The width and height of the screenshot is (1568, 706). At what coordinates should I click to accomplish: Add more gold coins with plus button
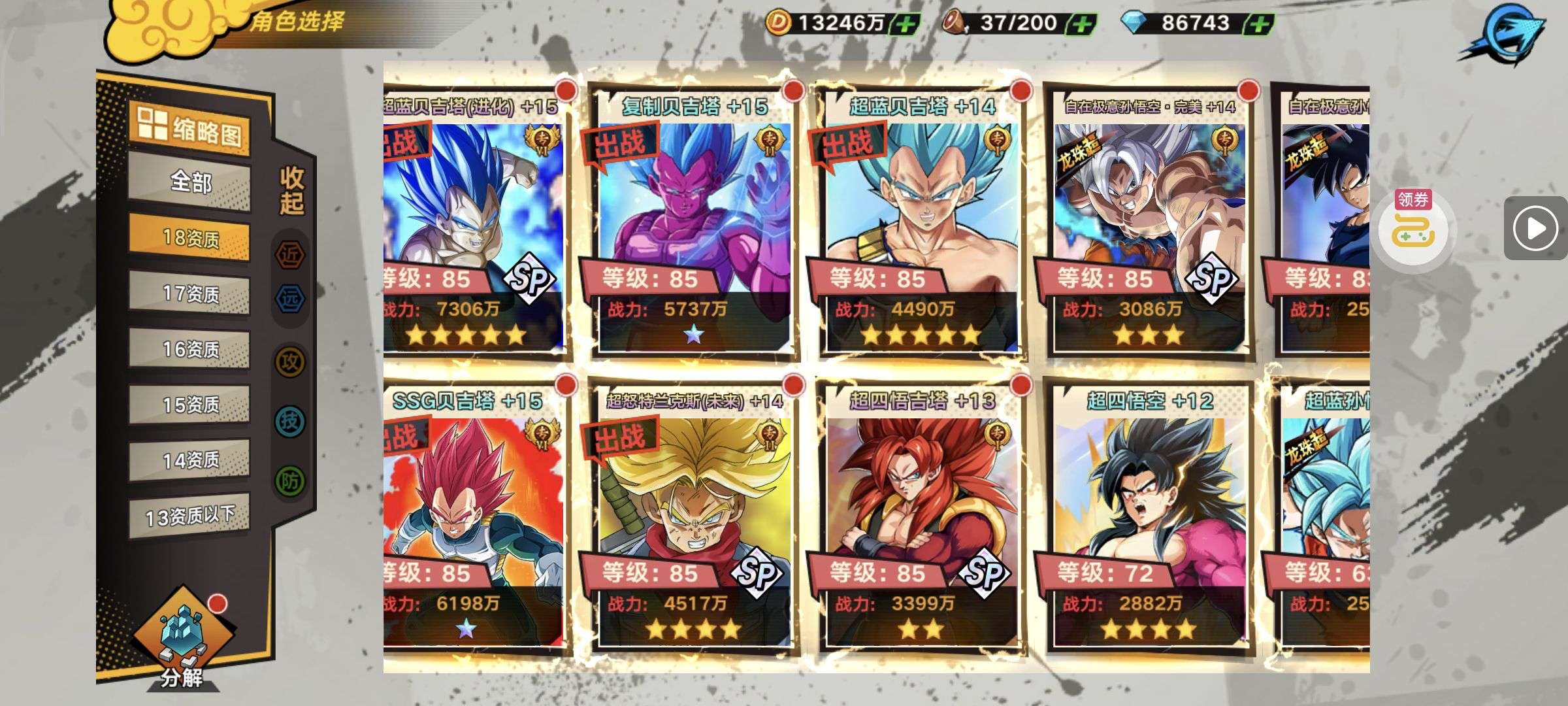pyautogui.click(x=906, y=24)
